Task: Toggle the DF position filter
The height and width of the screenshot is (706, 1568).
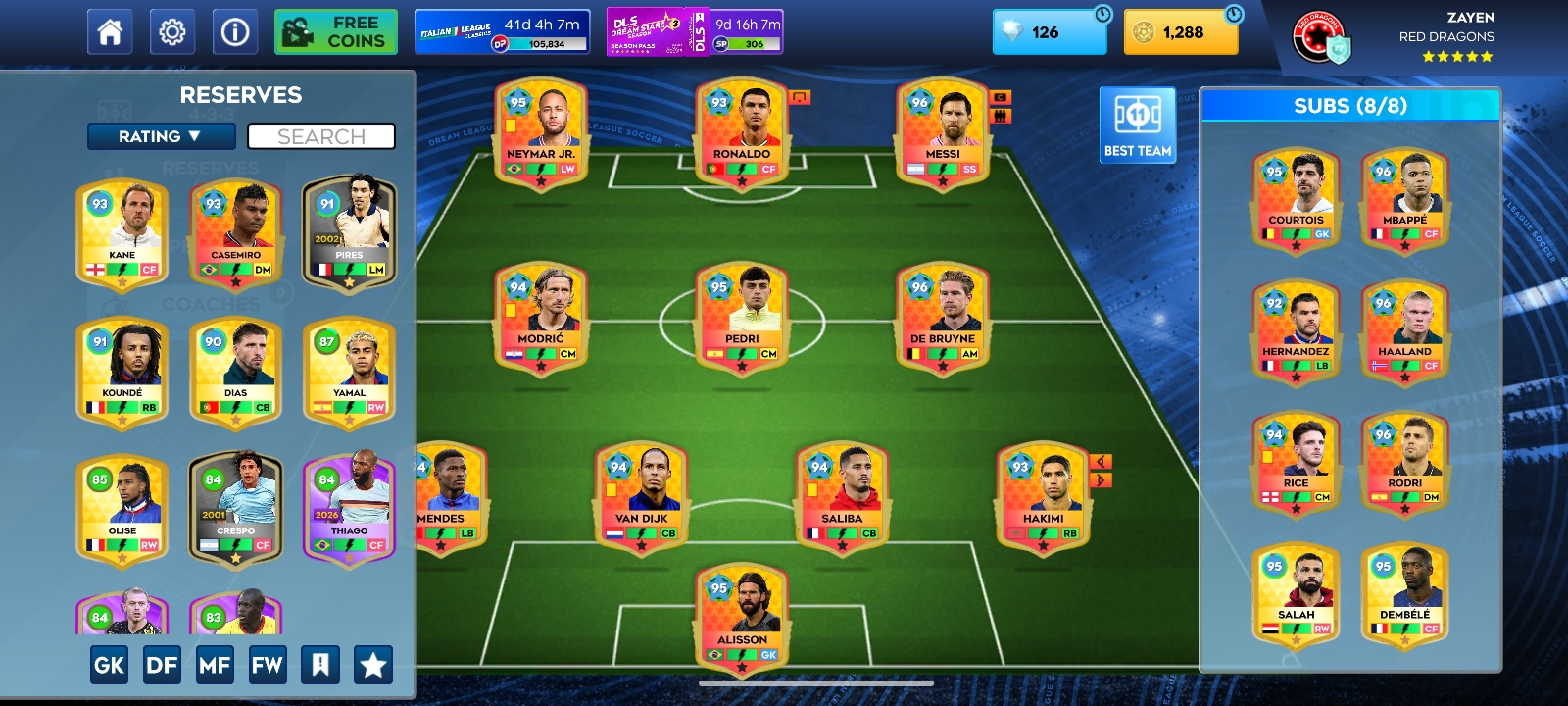Action: coord(162,664)
